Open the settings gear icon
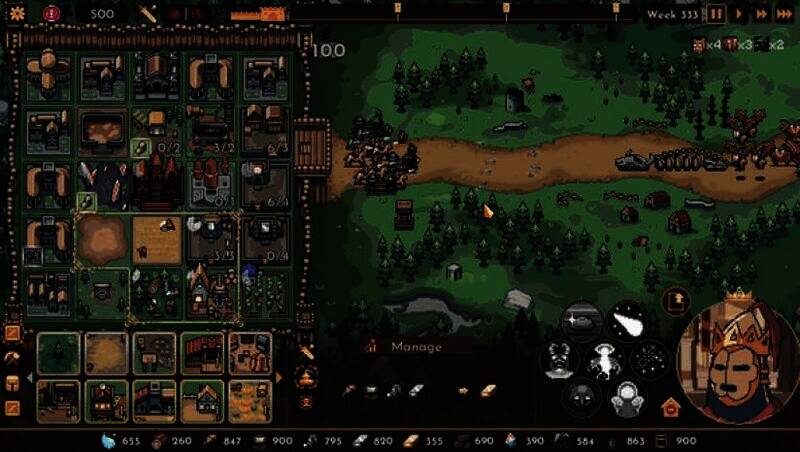Viewport: 800px width, 452px height. 17,14
